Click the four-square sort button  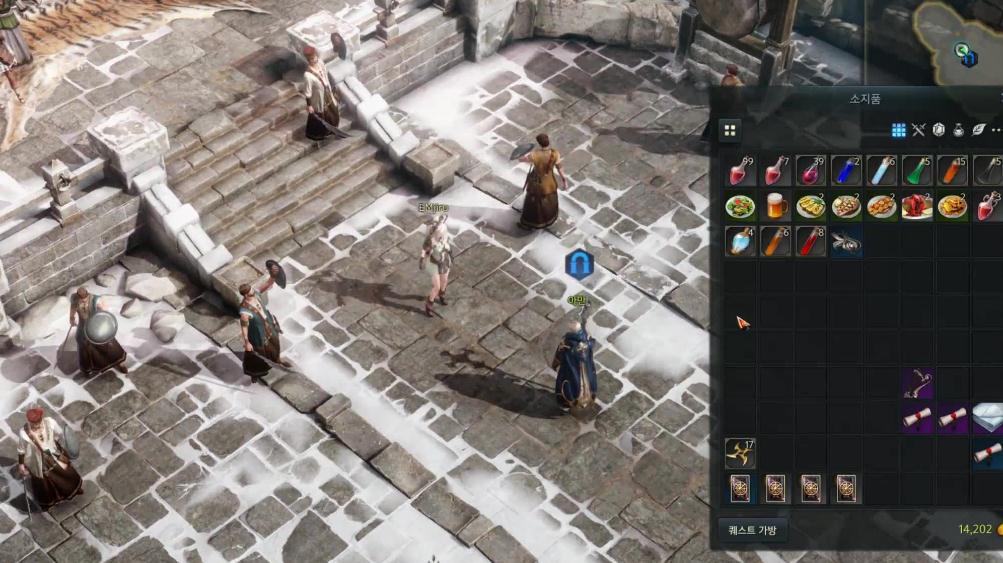point(730,130)
